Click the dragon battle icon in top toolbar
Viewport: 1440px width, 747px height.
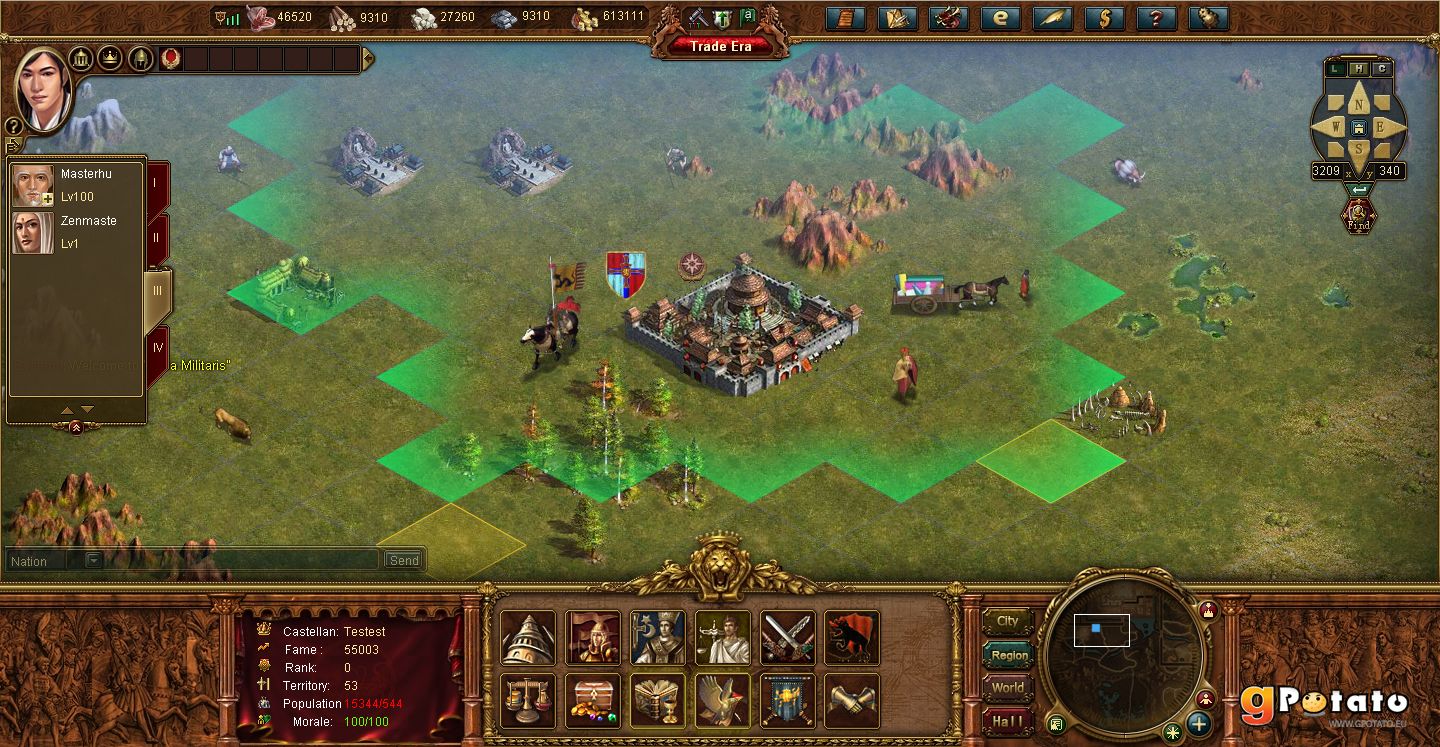click(948, 17)
